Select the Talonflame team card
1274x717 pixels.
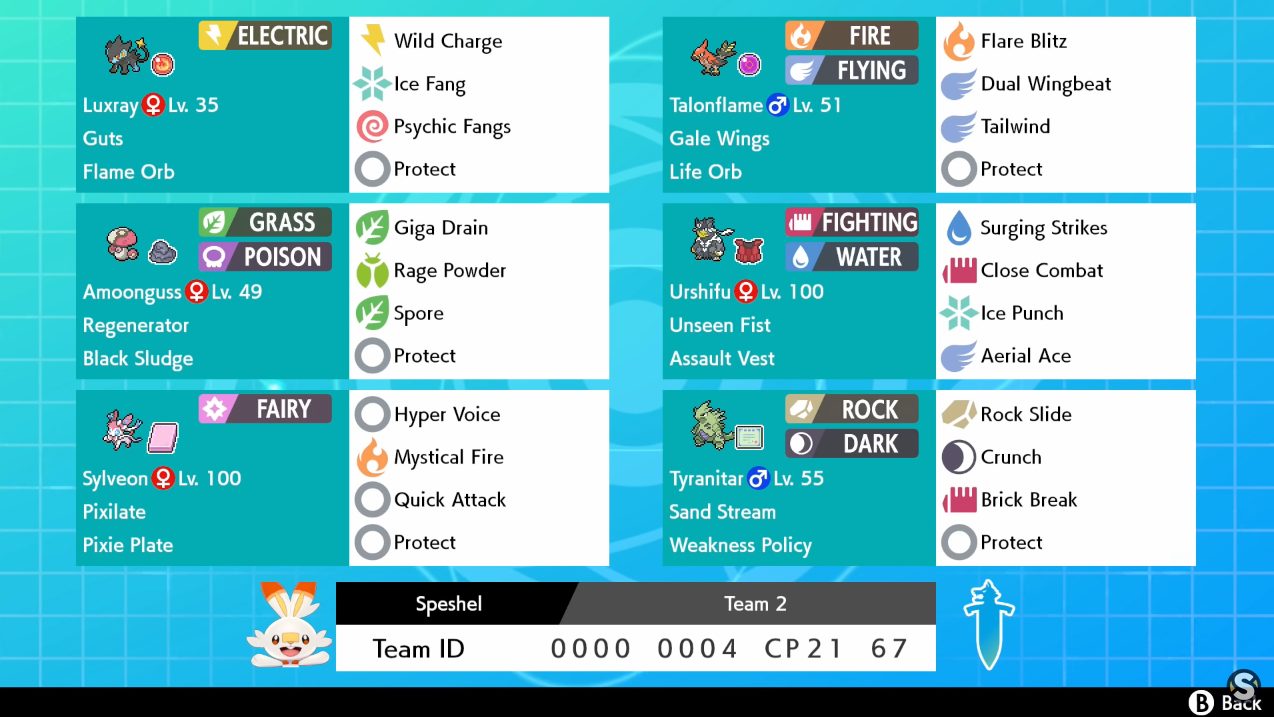tap(799, 105)
